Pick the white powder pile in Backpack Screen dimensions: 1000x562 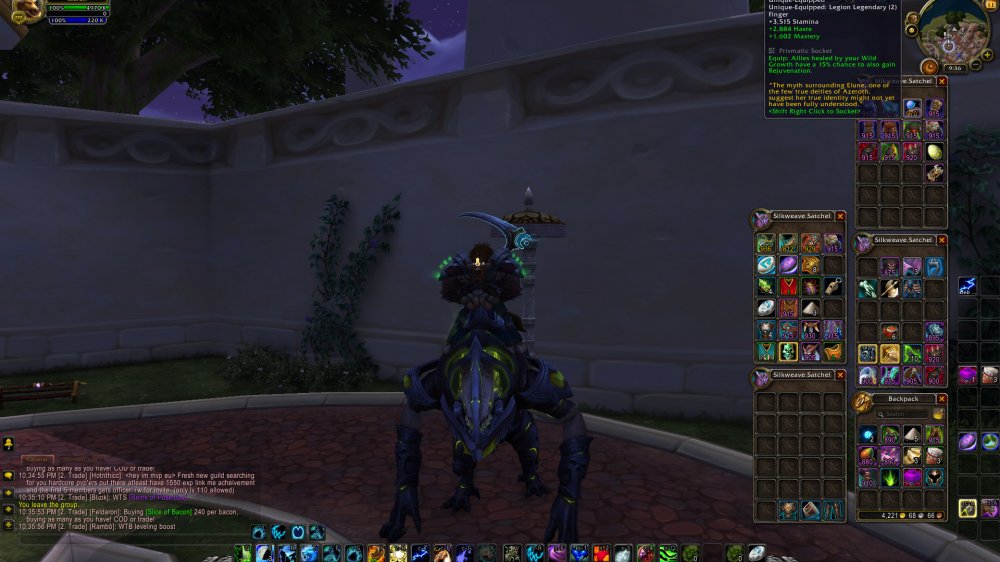tap(912, 434)
